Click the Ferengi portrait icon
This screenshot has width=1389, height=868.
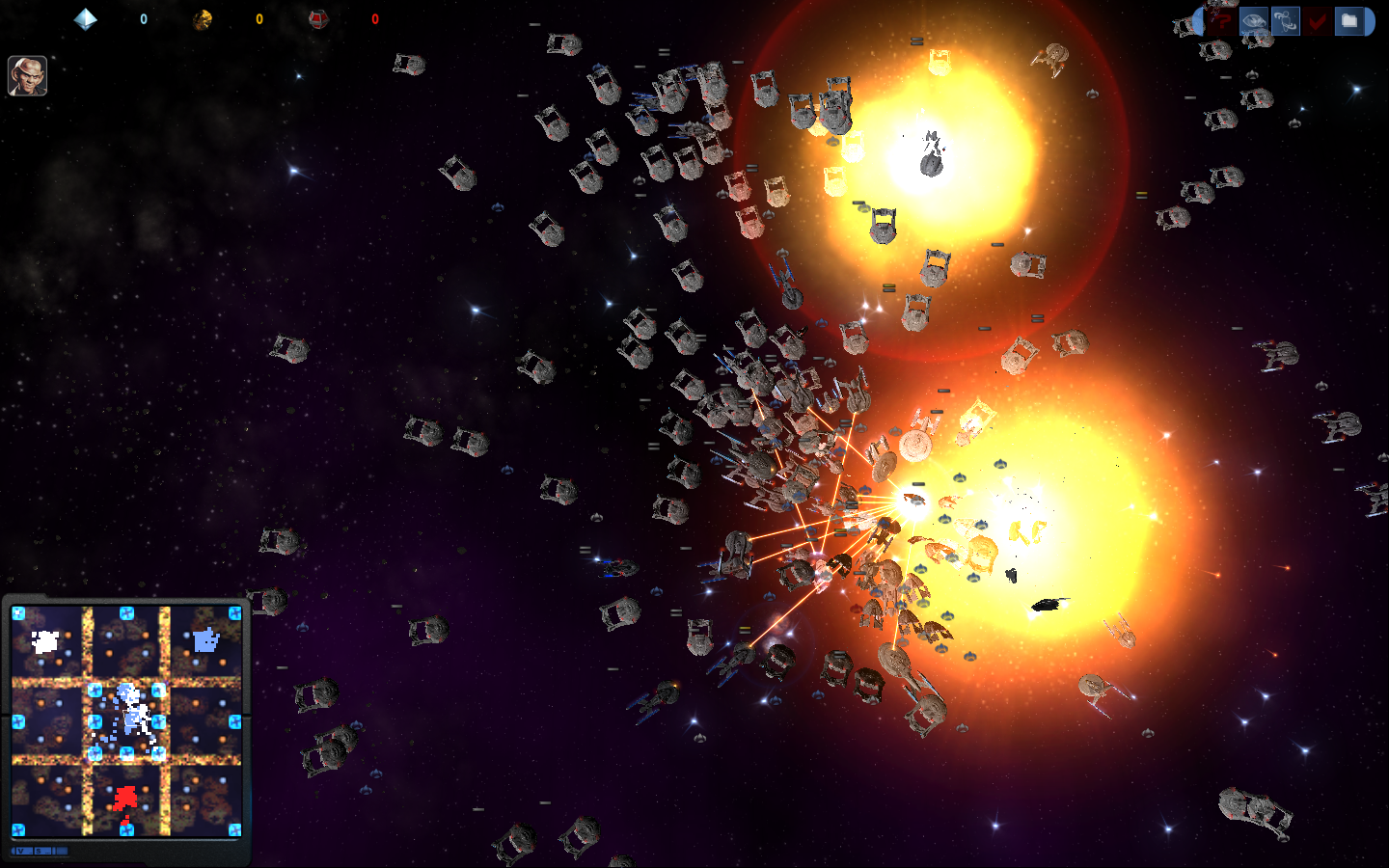[x=27, y=76]
